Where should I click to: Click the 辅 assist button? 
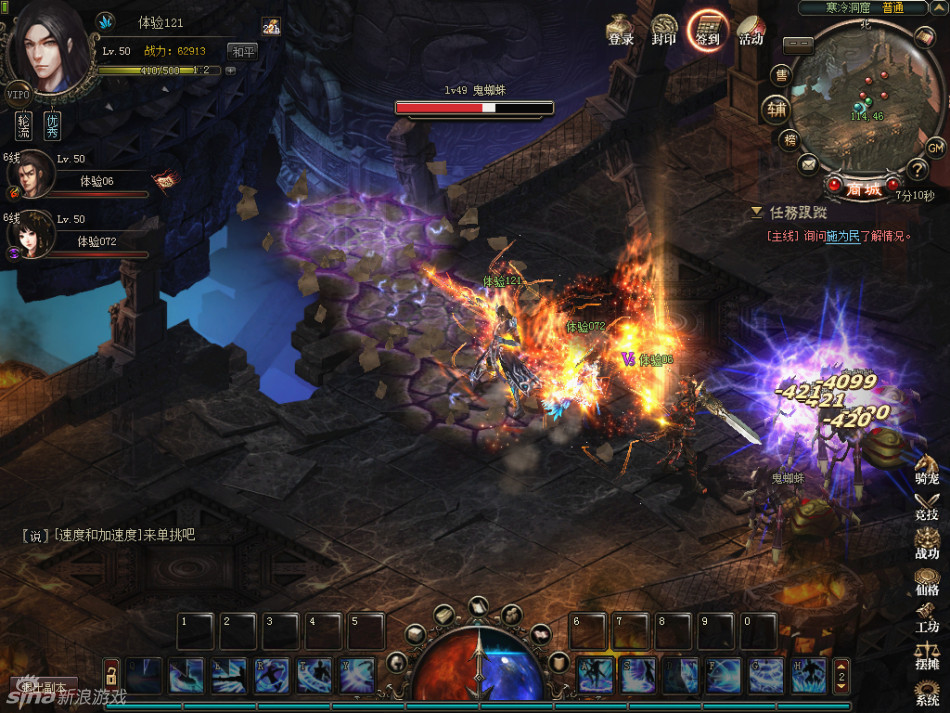(776, 108)
